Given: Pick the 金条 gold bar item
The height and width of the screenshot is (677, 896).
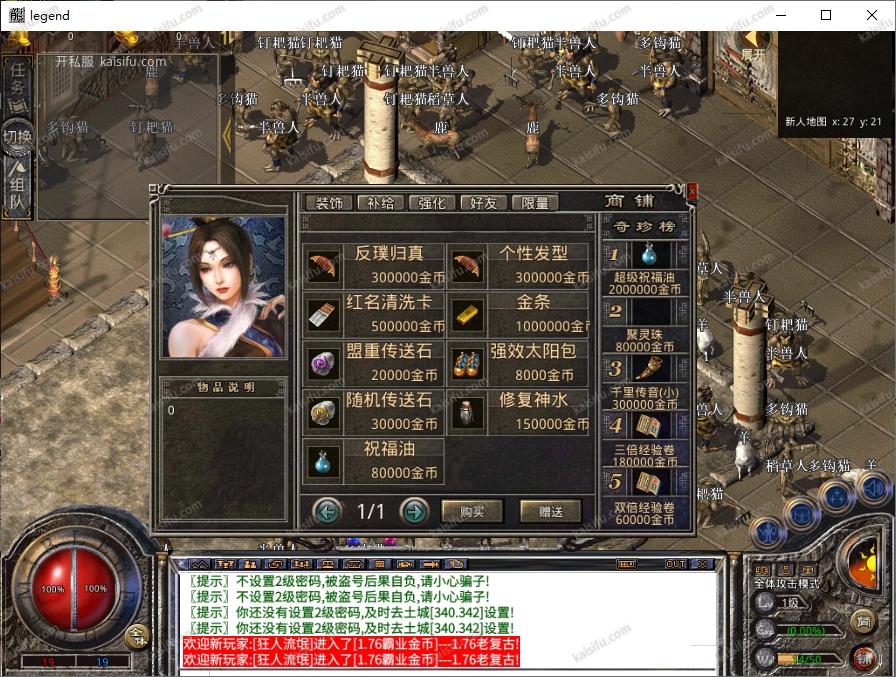Looking at the screenshot, I should pos(519,314).
